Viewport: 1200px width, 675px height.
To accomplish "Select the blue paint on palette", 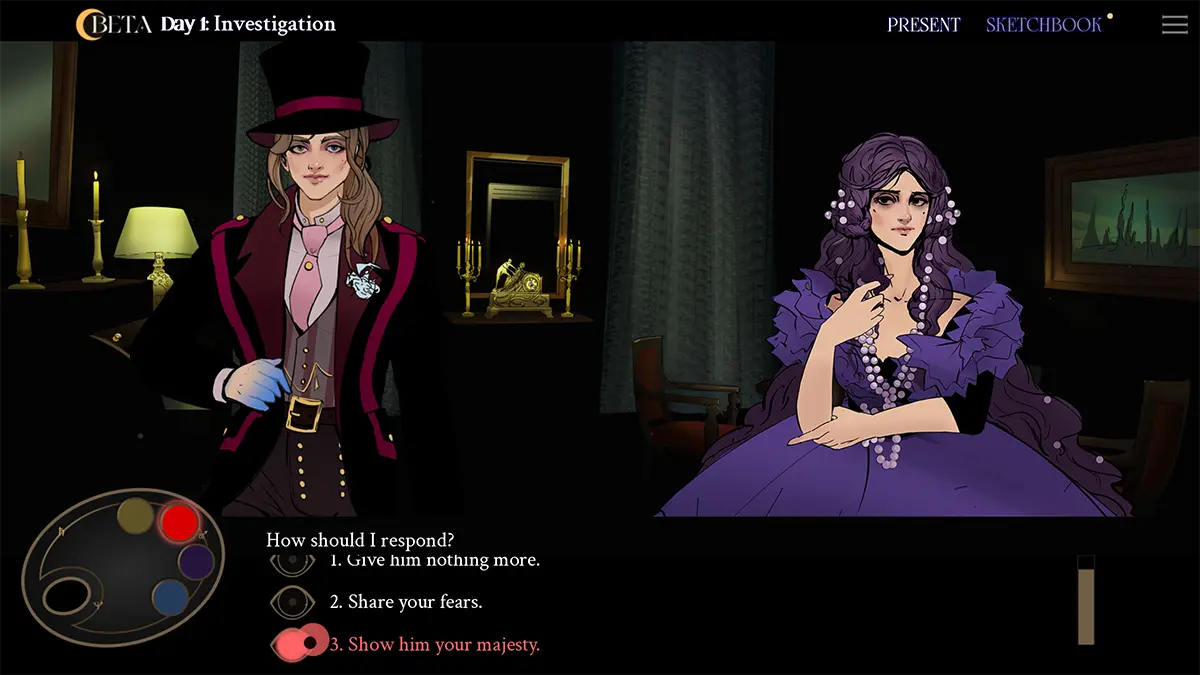I will click(170, 598).
